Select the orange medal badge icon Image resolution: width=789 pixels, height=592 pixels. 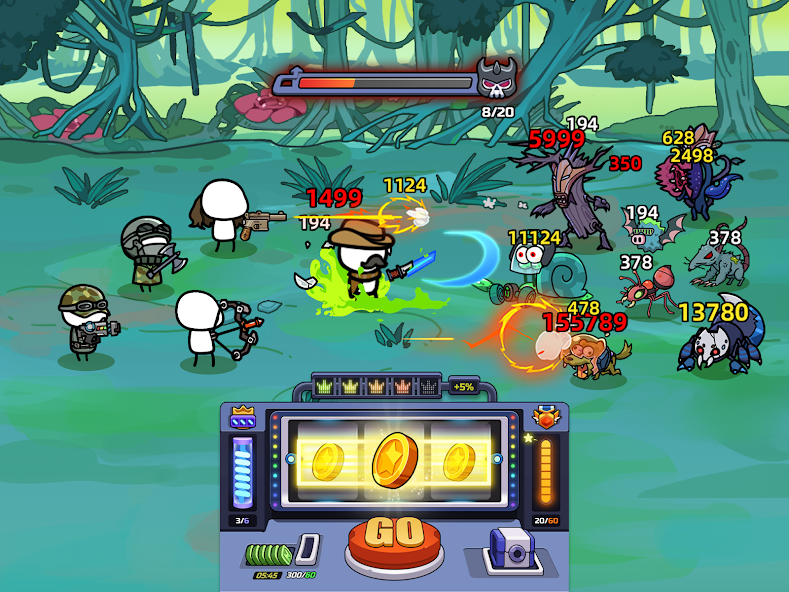(x=545, y=418)
